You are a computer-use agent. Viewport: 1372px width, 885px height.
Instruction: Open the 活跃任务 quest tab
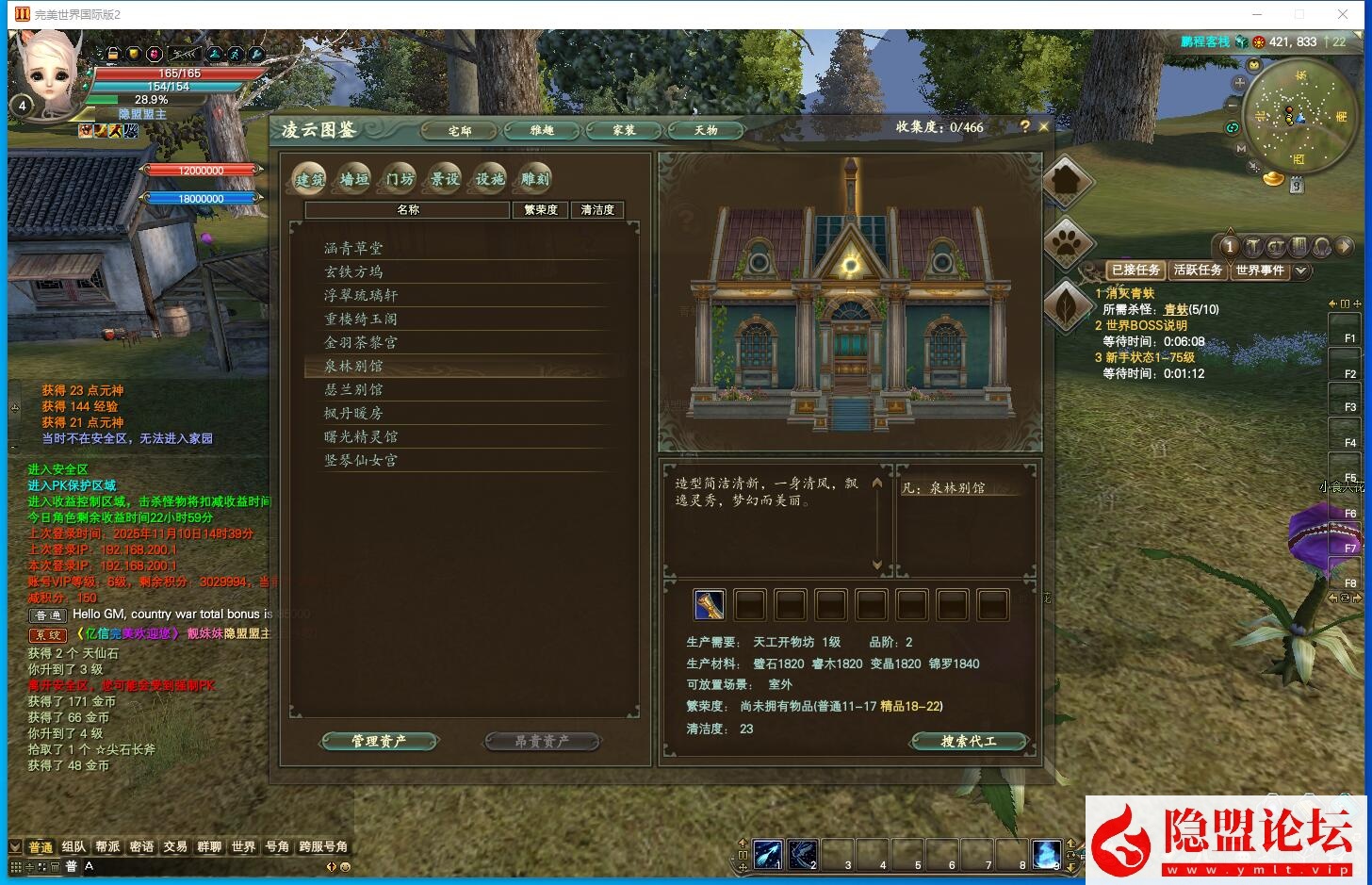coord(1197,270)
